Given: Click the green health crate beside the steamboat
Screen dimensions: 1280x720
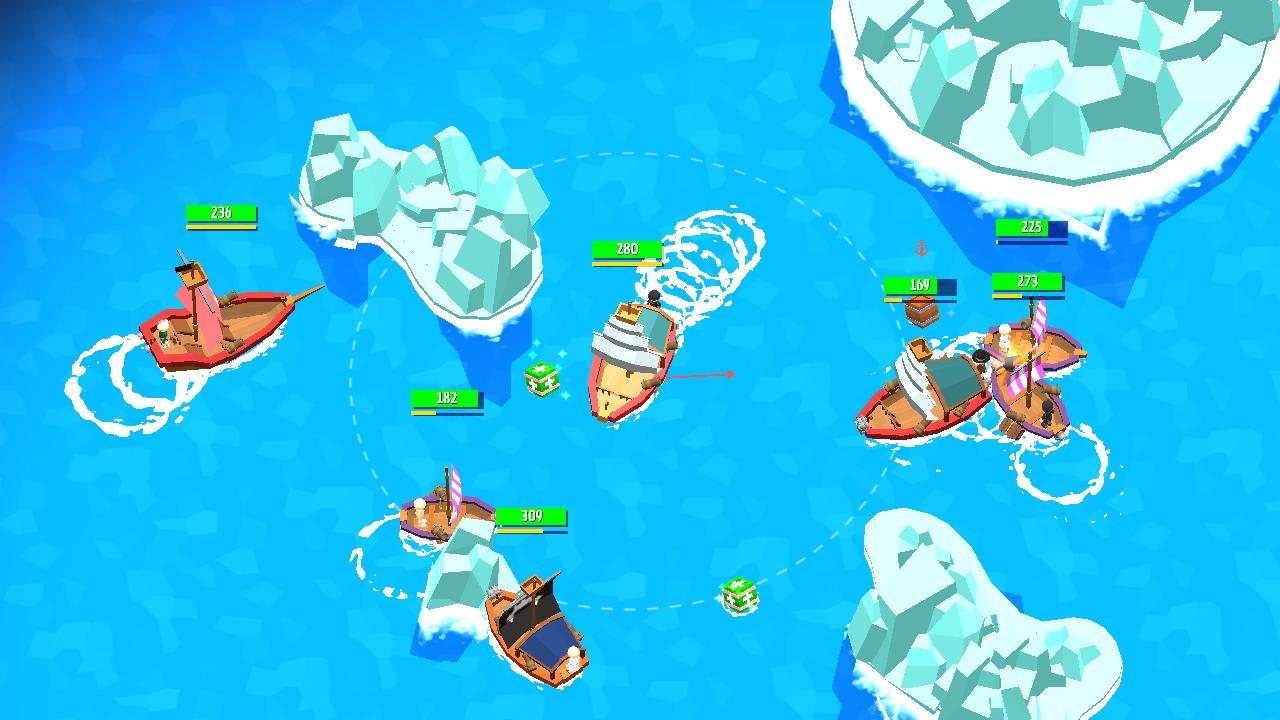Looking at the screenshot, I should click(x=540, y=375).
